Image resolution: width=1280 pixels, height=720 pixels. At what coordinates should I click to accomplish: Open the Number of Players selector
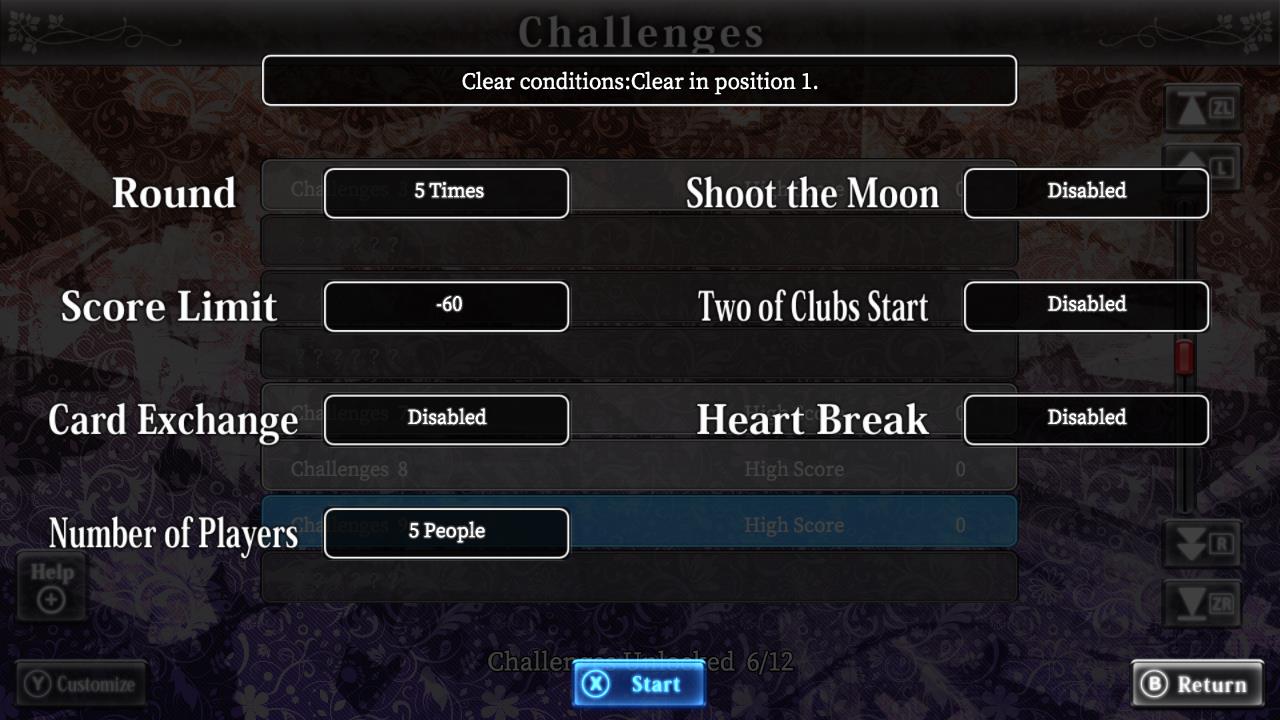(x=446, y=532)
